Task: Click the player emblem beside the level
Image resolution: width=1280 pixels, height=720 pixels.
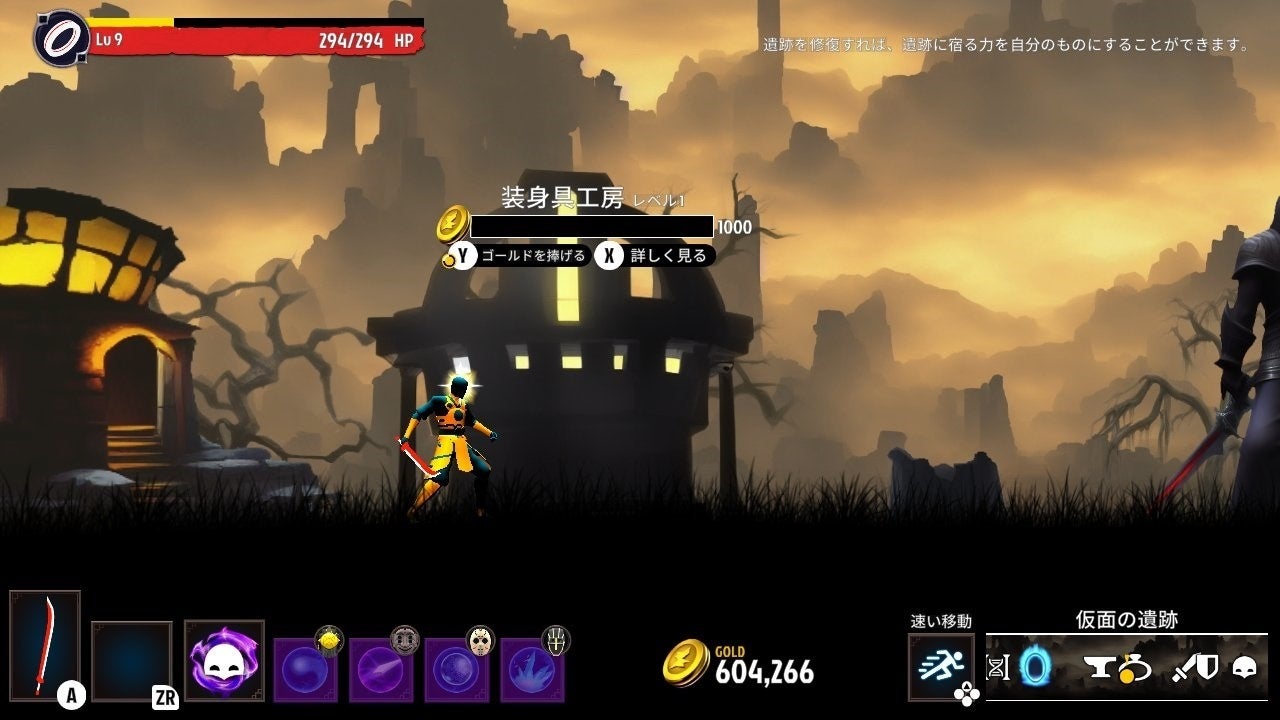Action: tap(62, 37)
